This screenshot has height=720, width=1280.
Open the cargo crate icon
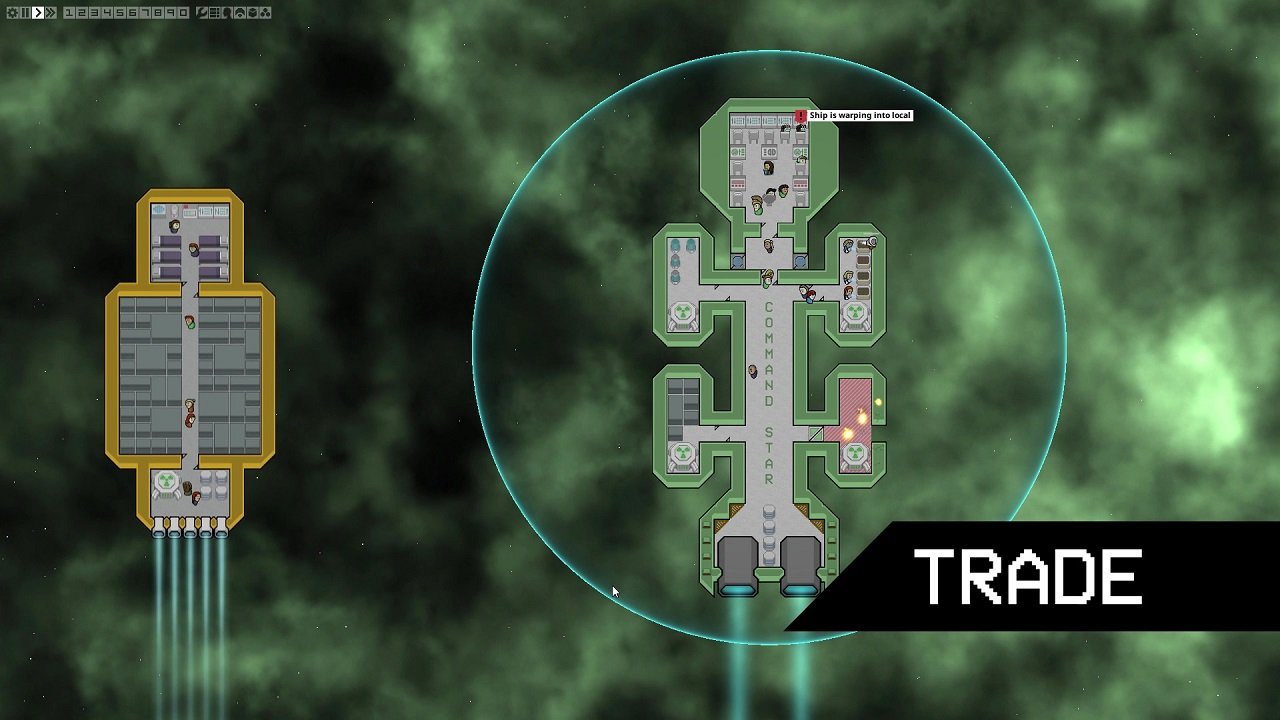(252, 13)
